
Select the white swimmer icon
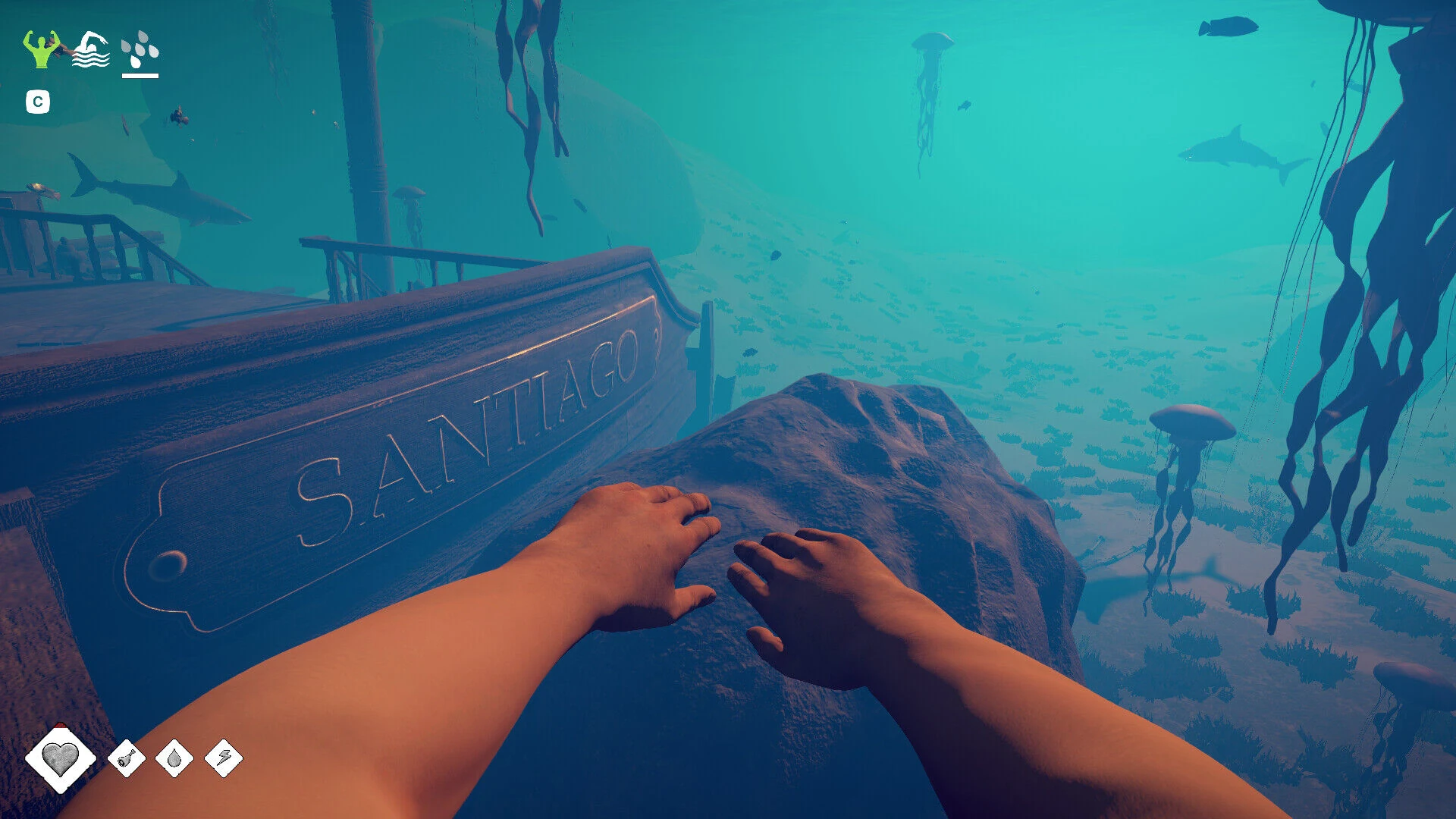90,50
